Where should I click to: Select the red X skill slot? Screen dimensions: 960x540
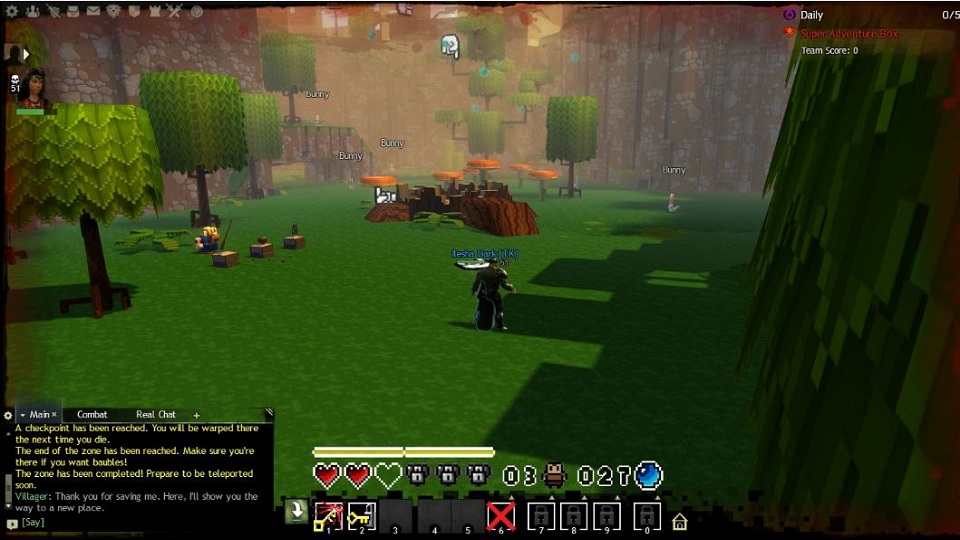click(x=500, y=516)
